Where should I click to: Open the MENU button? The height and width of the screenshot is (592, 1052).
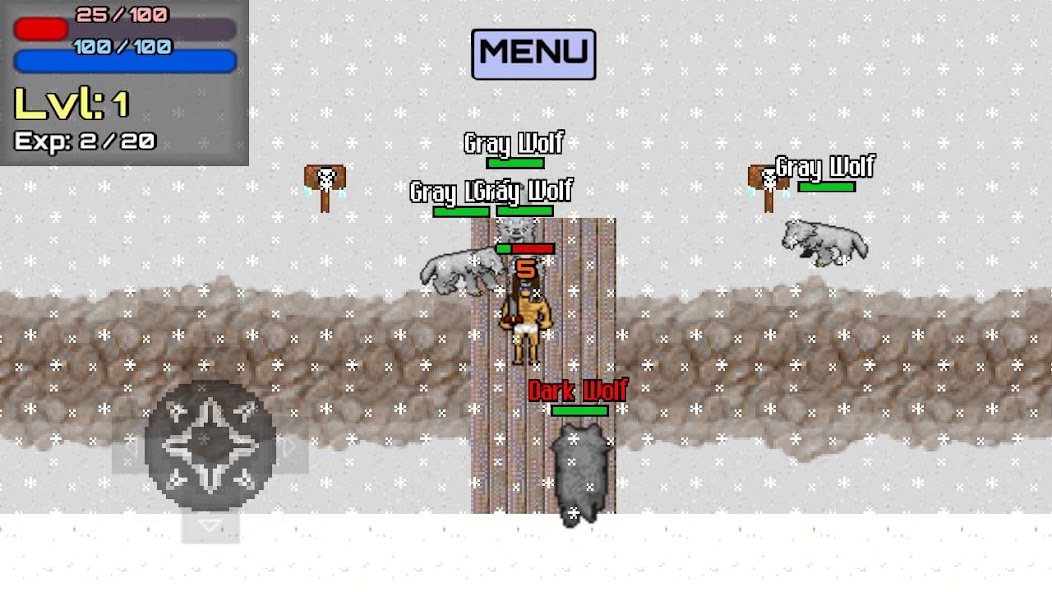533,54
